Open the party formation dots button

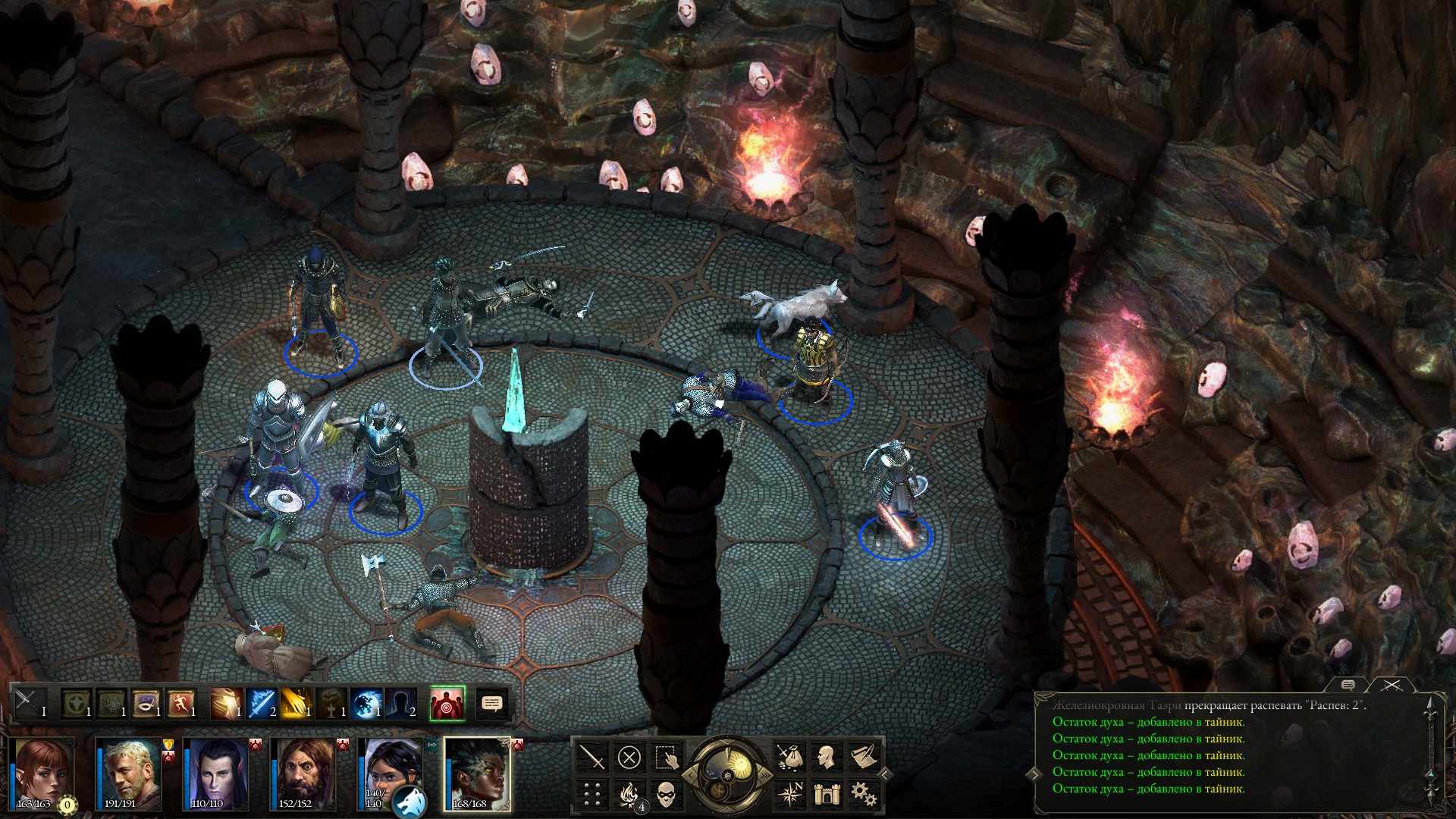(592, 794)
